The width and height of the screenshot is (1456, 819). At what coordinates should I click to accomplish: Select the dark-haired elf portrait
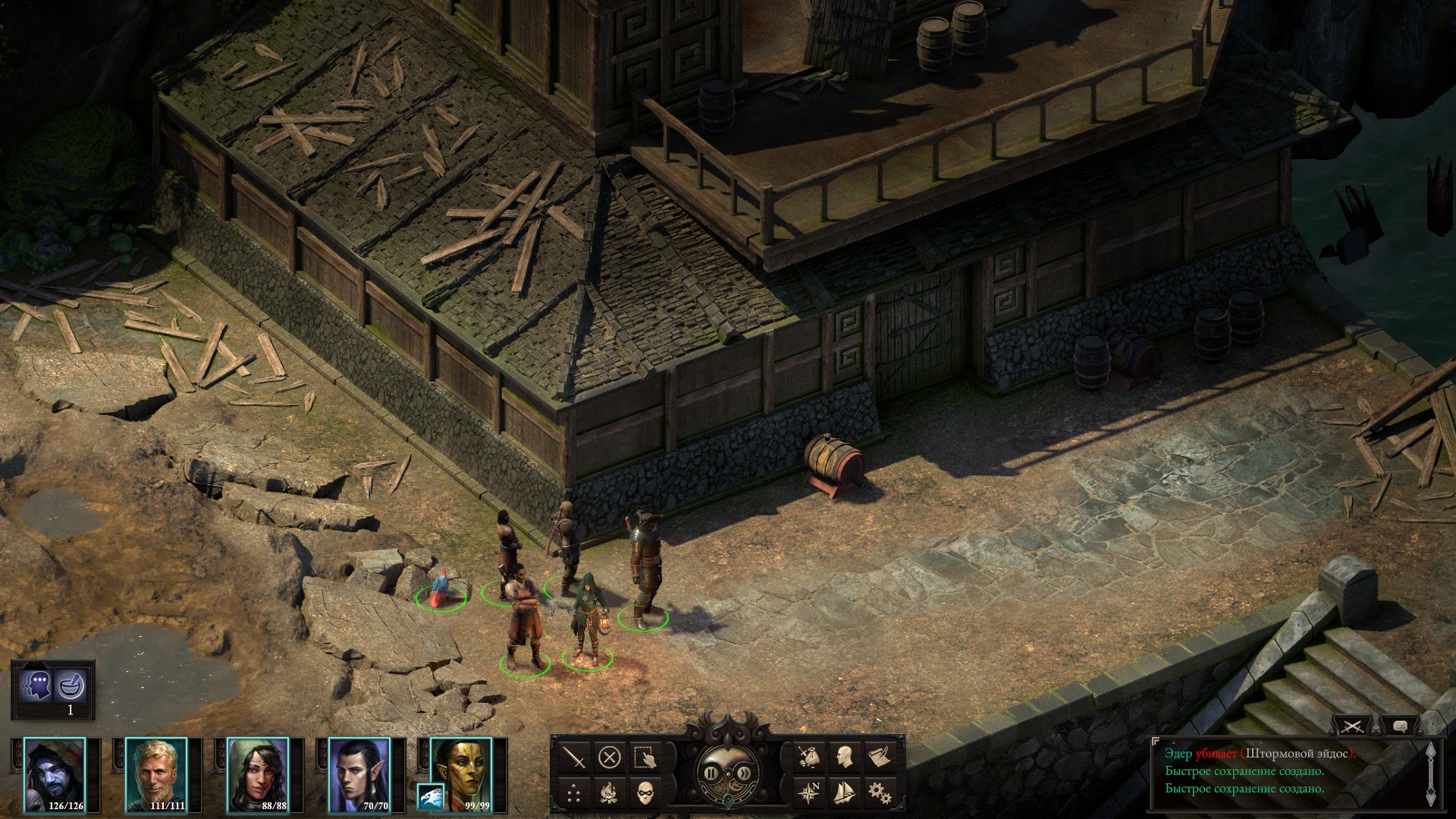tap(359, 774)
